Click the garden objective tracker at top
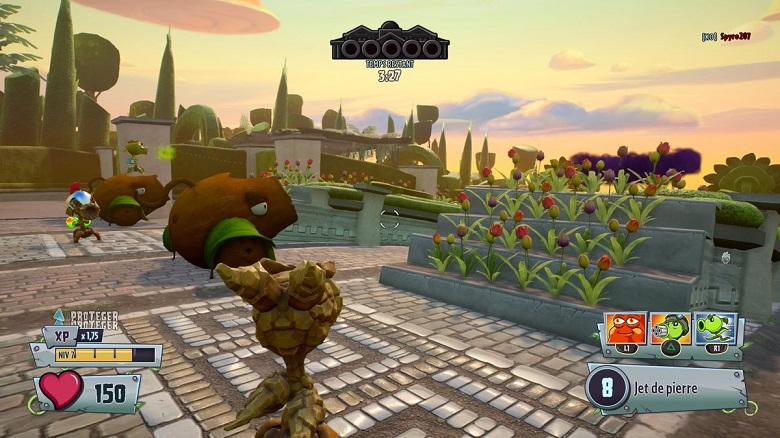Viewport: 780px width, 438px height. tap(389, 40)
